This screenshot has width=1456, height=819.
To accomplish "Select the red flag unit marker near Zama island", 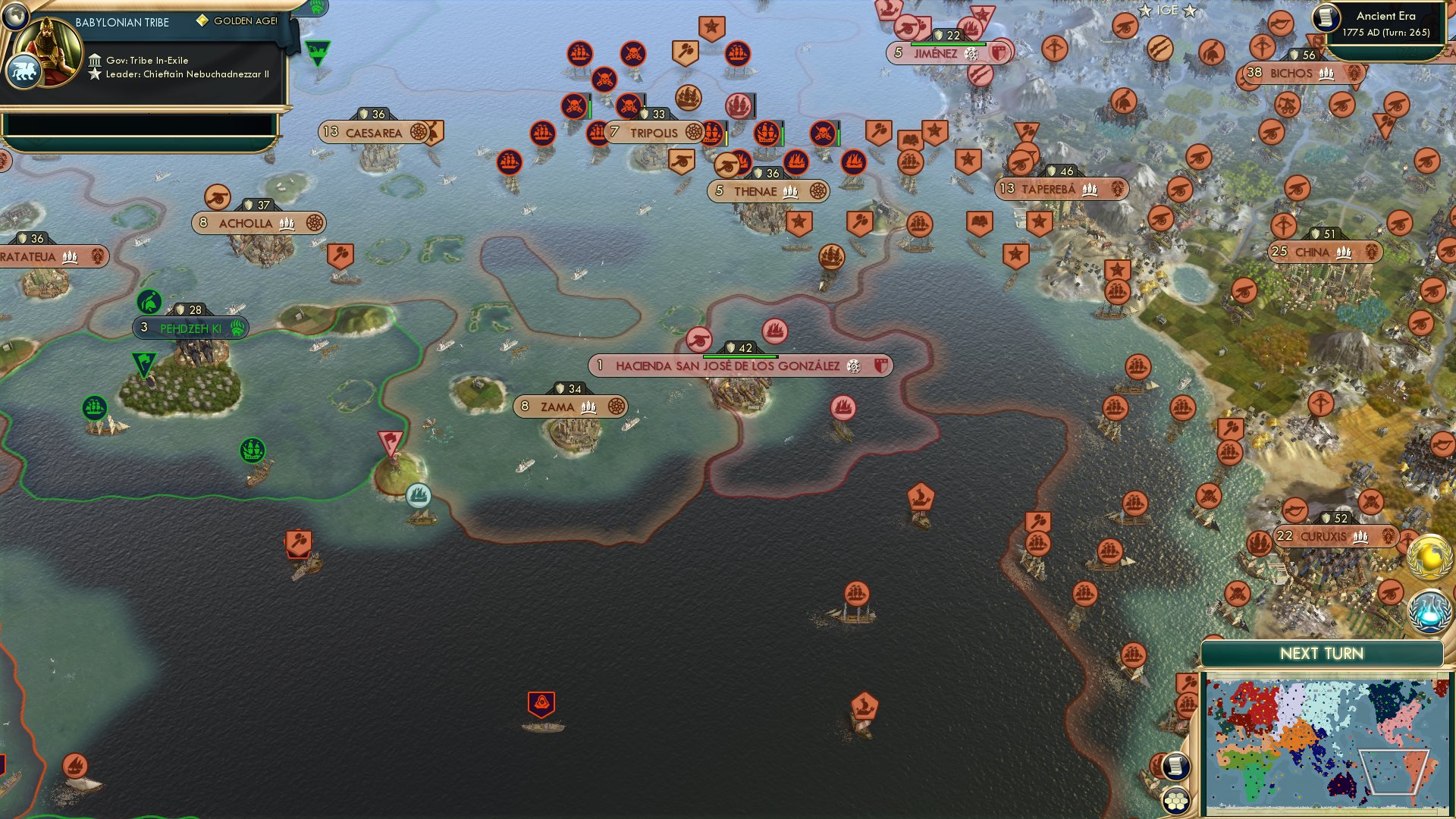I will click(x=389, y=440).
